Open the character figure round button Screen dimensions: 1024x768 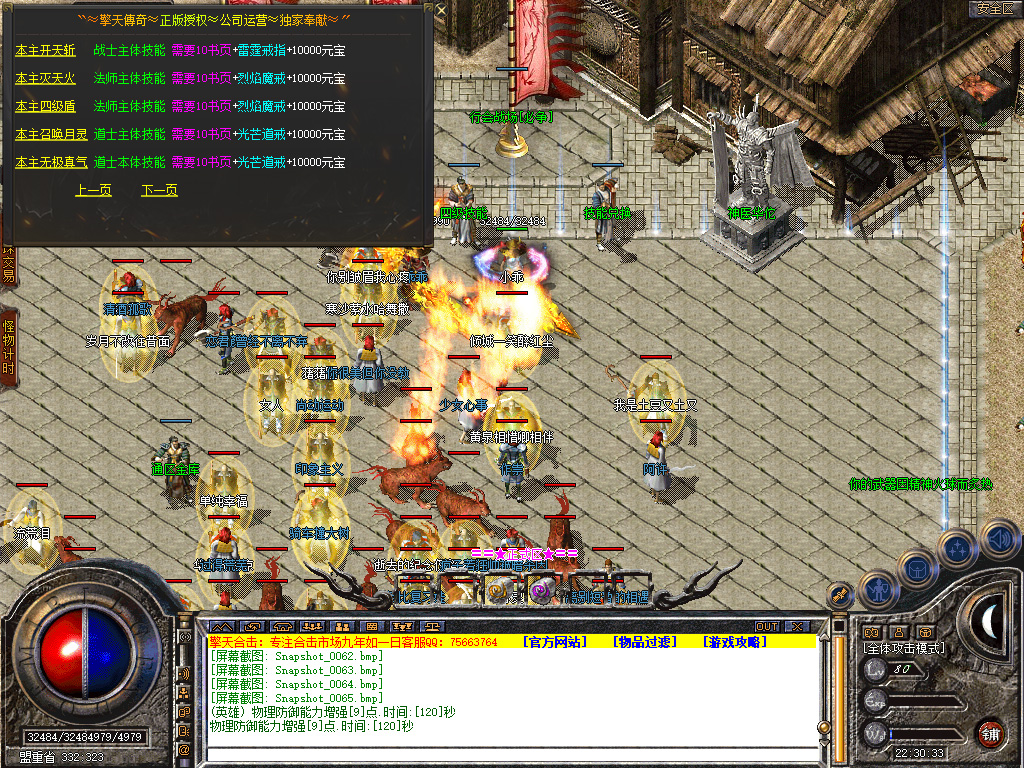coord(877,588)
